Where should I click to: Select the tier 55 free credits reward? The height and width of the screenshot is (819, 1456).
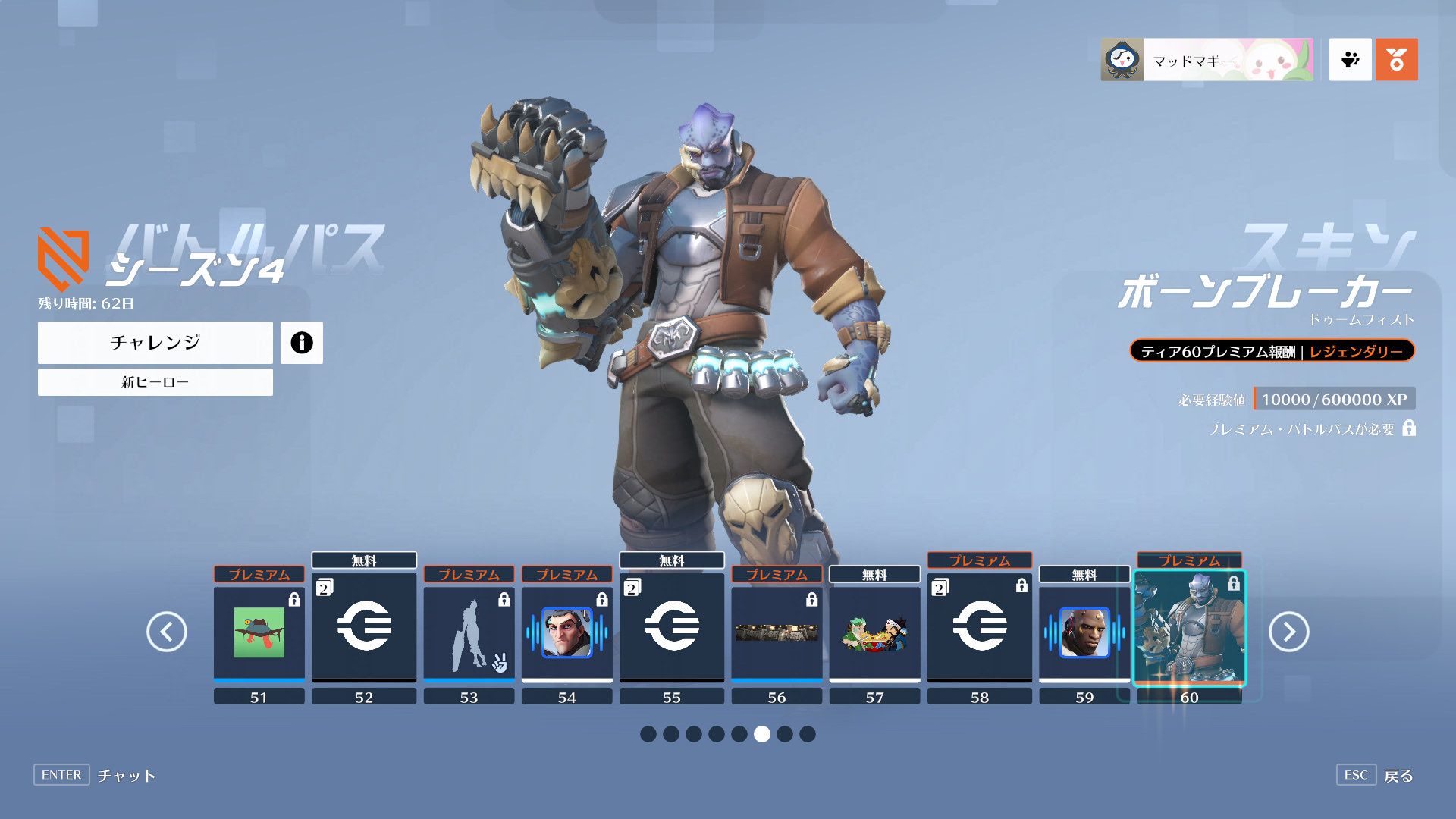pyautogui.click(x=672, y=626)
